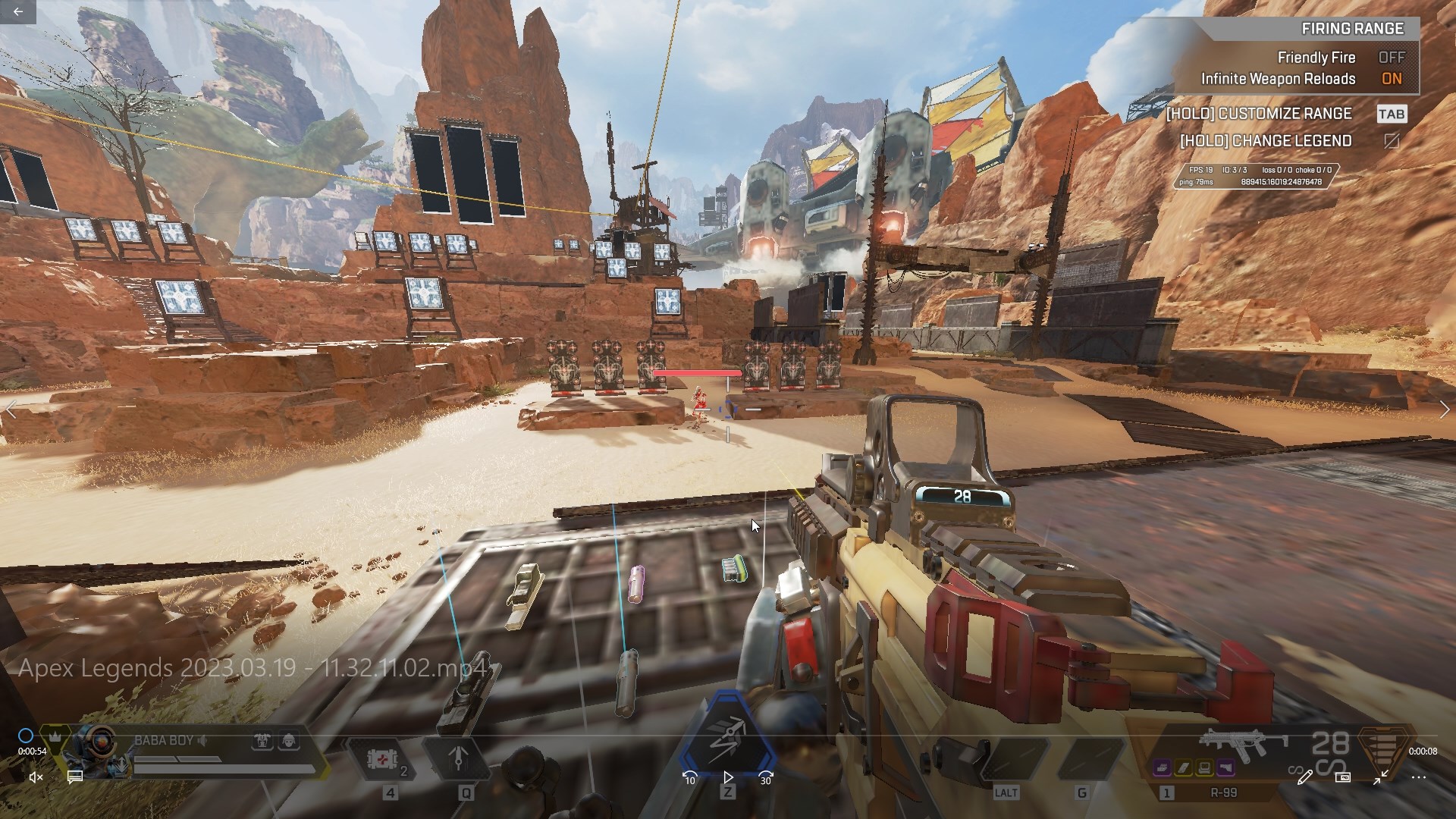This screenshot has width=1456, height=819.
Task: Select the health kit item slot
Action: tap(382, 759)
